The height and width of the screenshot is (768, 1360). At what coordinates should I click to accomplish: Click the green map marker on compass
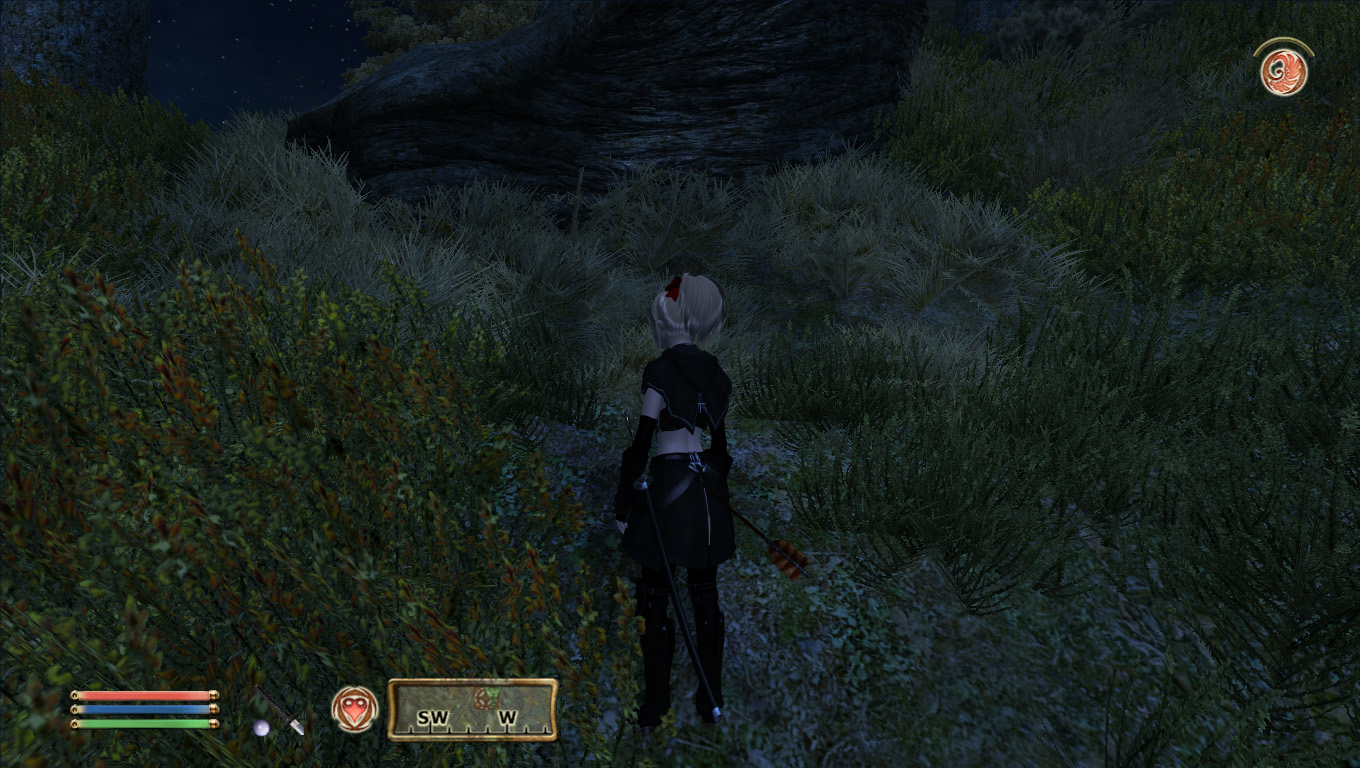click(488, 696)
